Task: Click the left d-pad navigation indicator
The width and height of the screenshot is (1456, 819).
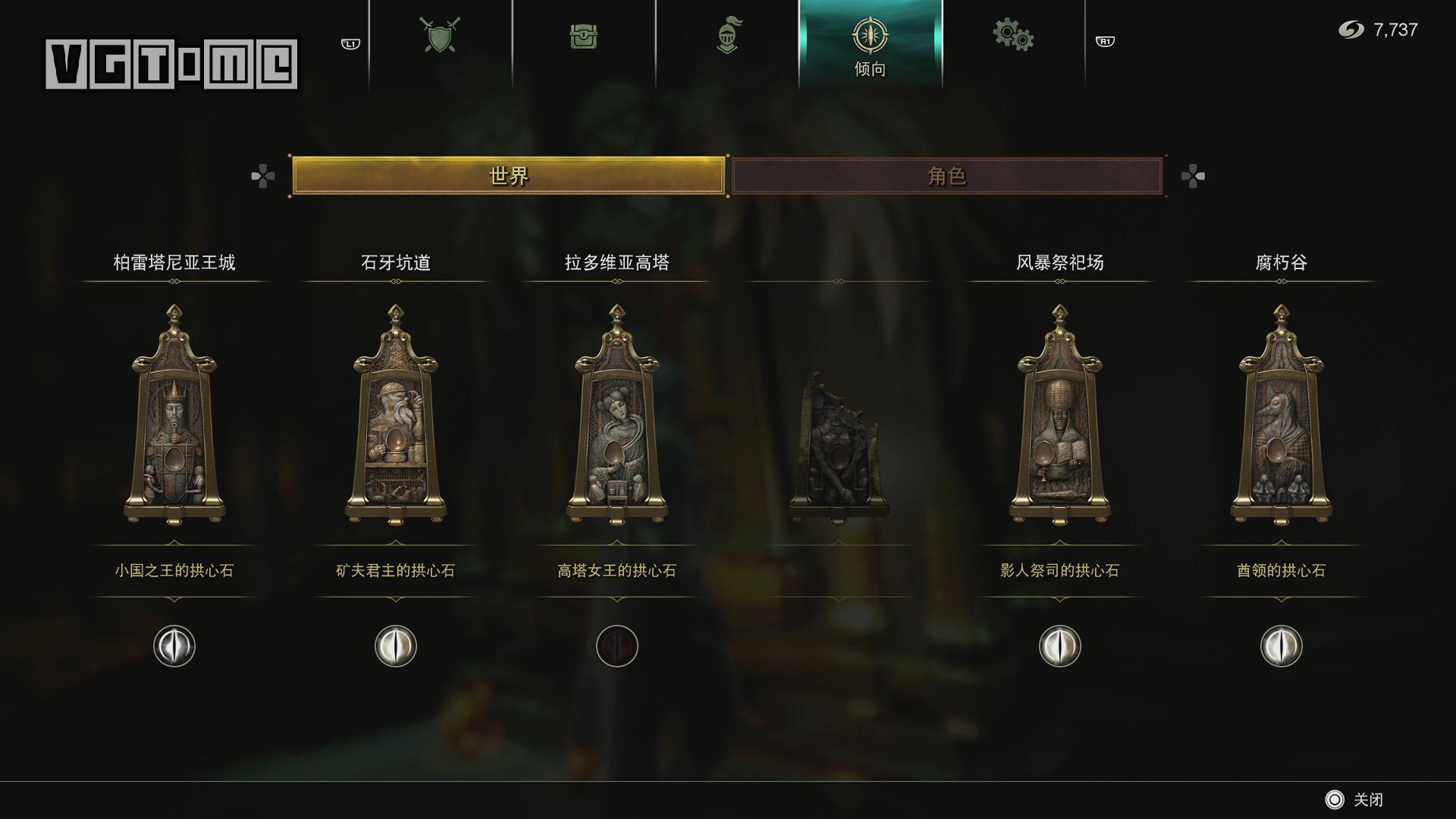Action: pos(262,175)
